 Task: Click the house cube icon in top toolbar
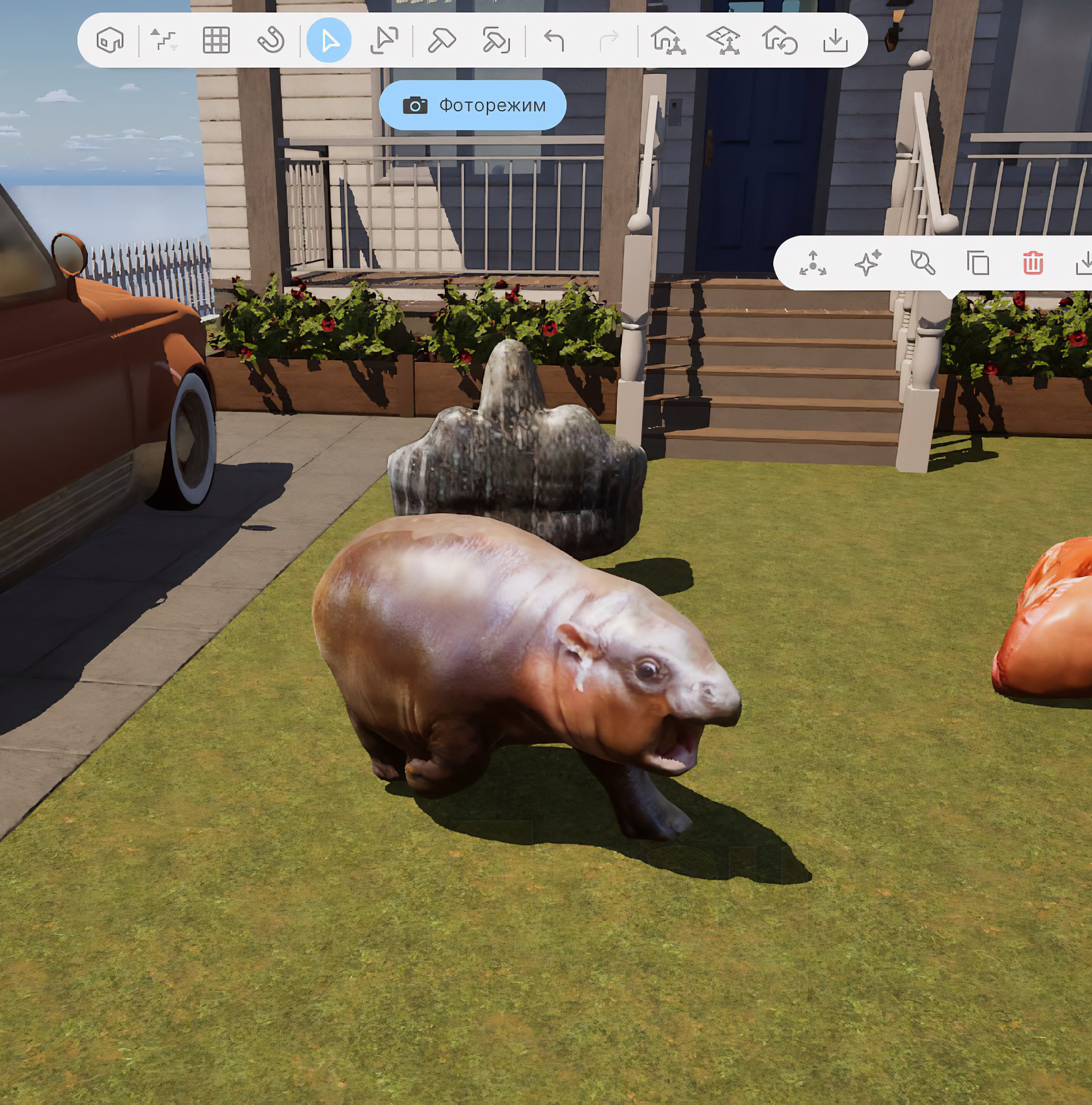click(x=110, y=40)
